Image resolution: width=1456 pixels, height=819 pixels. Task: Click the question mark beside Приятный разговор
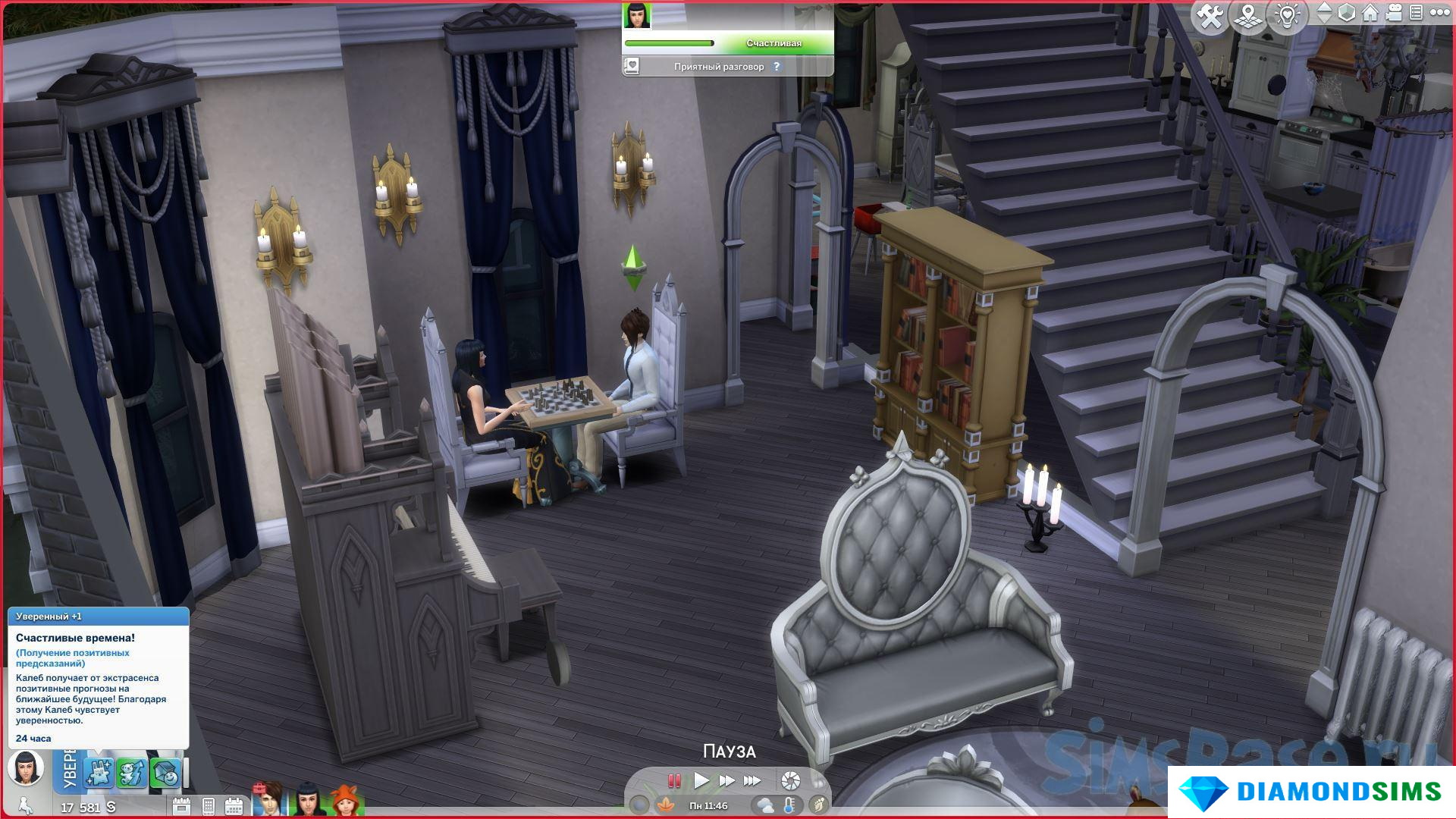click(x=777, y=67)
